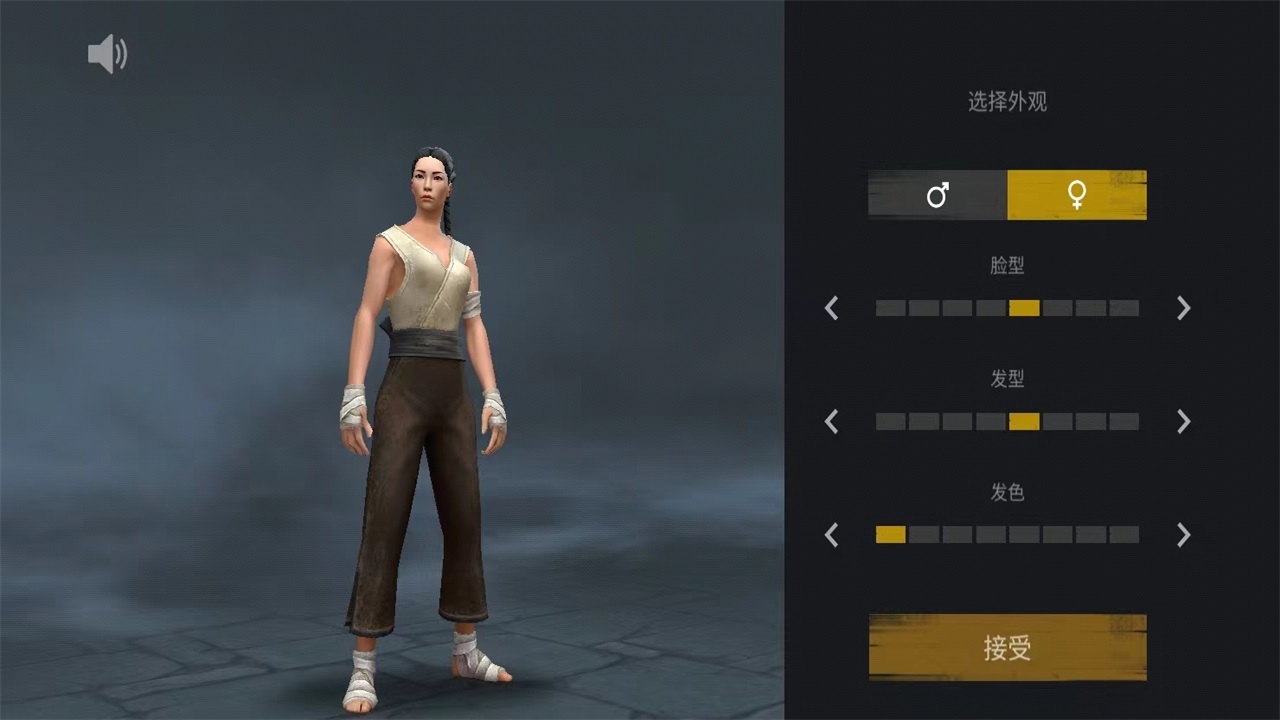Toggle the sound speaker icon
This screenshot has width=1280, height=720.
pos(107,54)
